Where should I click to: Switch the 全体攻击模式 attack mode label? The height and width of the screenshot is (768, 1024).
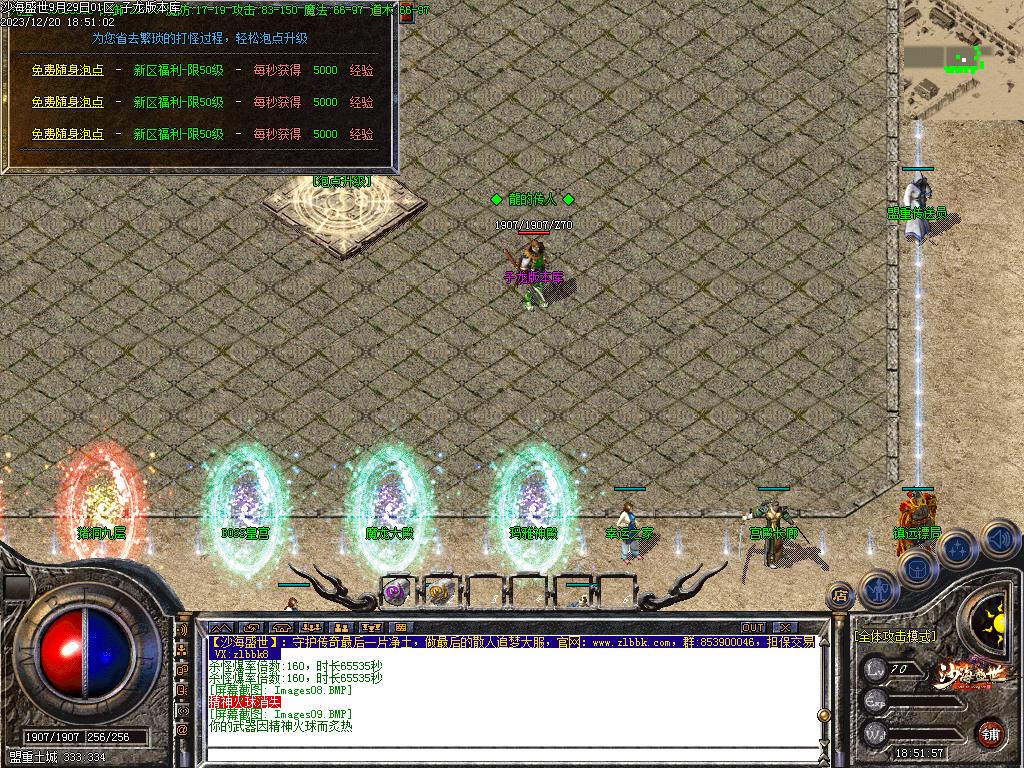tap(895, 635)
